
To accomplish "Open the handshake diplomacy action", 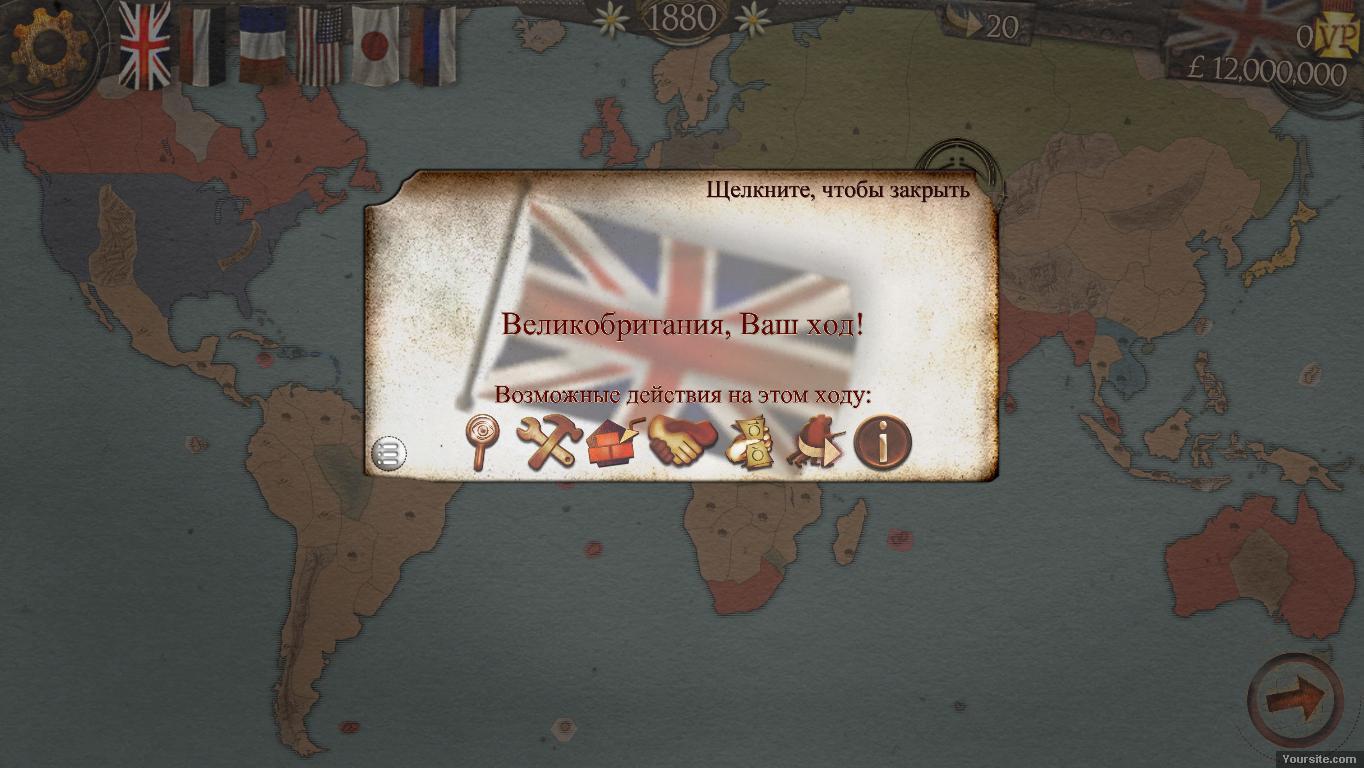I will pos(682,440).
